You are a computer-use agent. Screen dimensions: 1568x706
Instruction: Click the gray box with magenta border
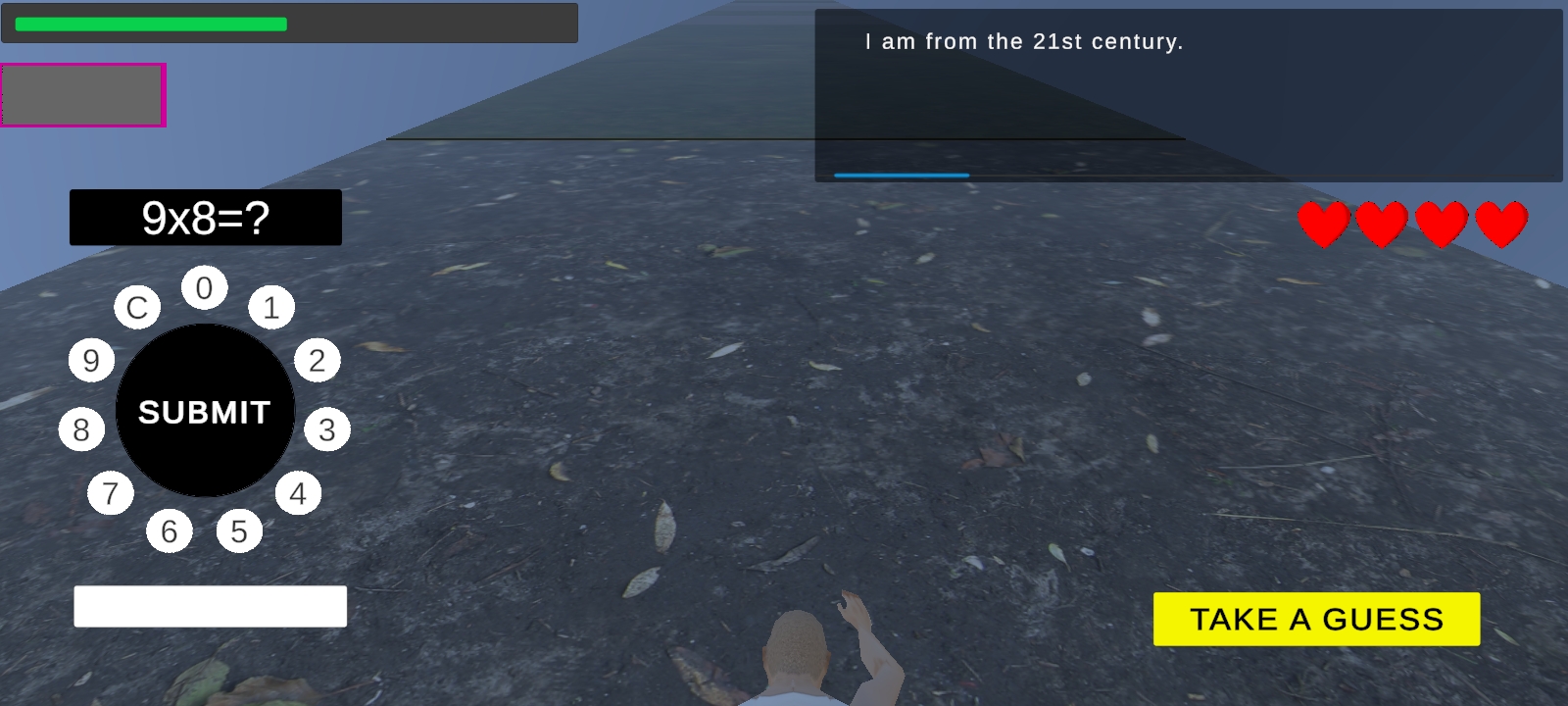[82, 95]
